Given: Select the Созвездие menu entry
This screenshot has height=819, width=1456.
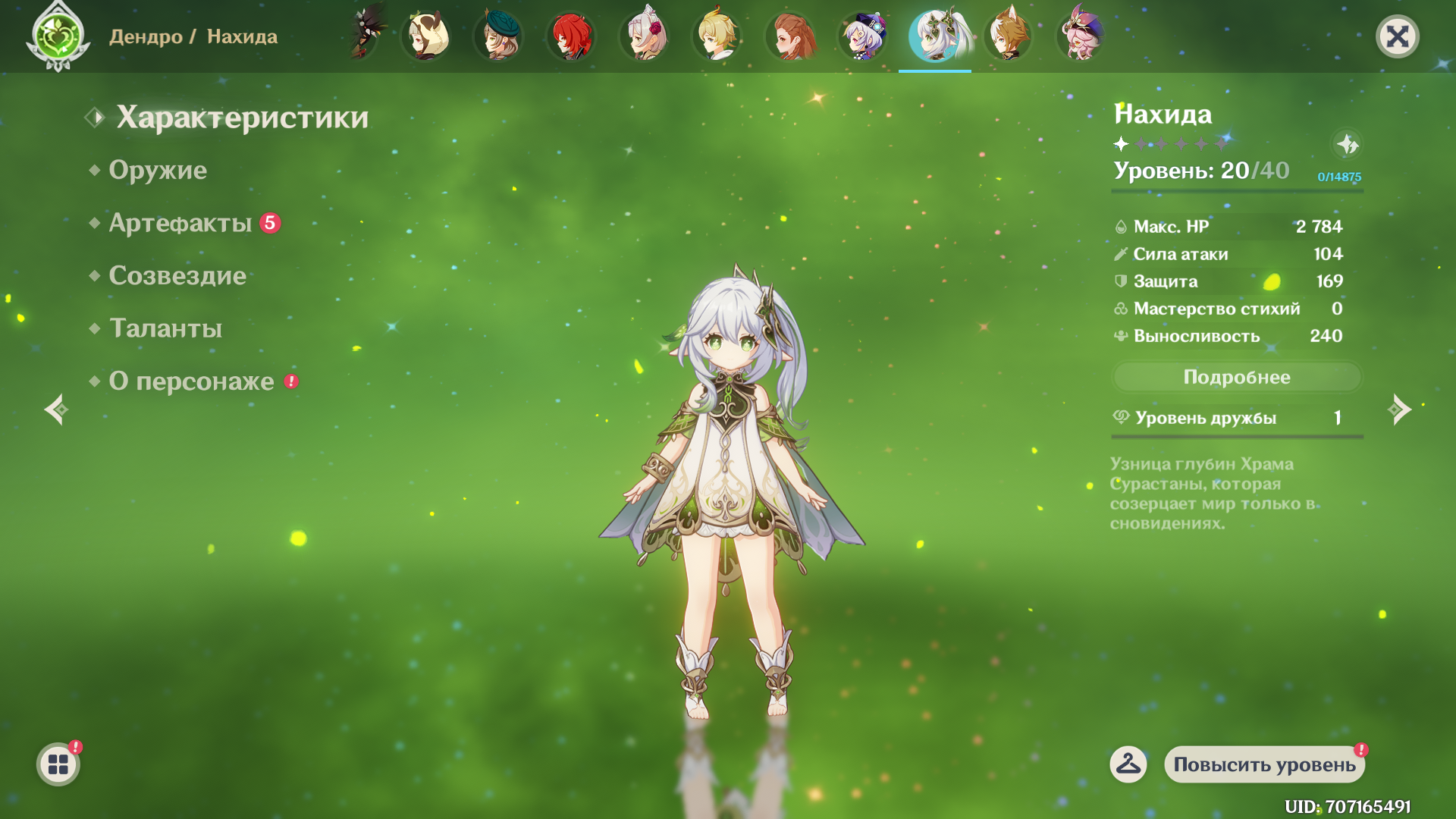Looking at the screenshot, I should pyautogui.click(x=177, y=275).
